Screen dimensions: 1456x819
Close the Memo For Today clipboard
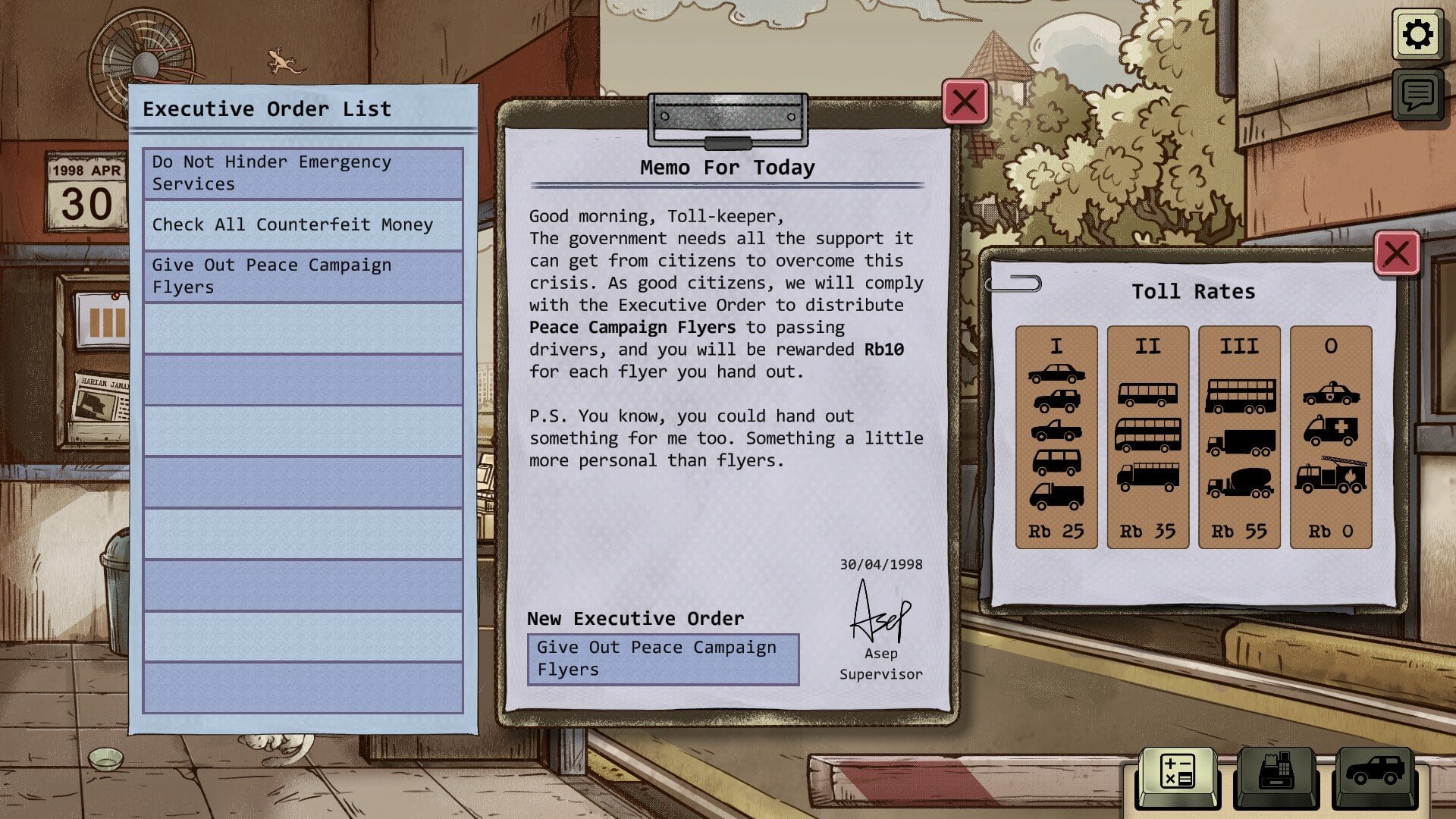[x=965, y=102]
